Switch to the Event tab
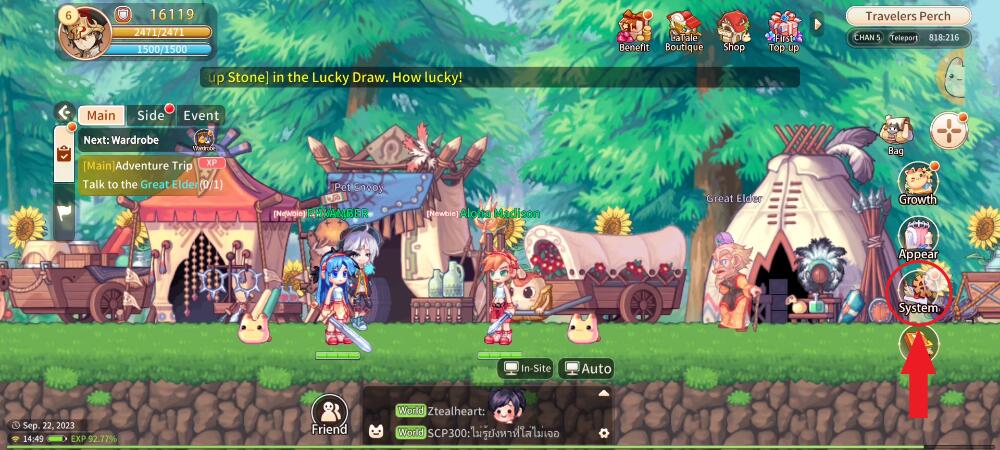The height and width of the screenshot is (450, 1000). [200, 115]
